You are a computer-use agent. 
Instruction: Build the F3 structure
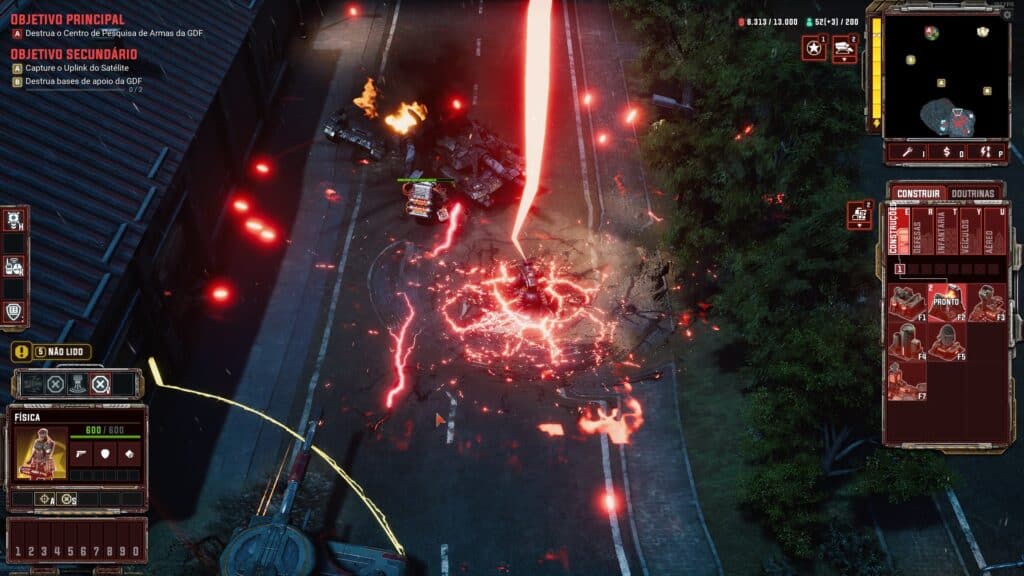pos(986,302)
